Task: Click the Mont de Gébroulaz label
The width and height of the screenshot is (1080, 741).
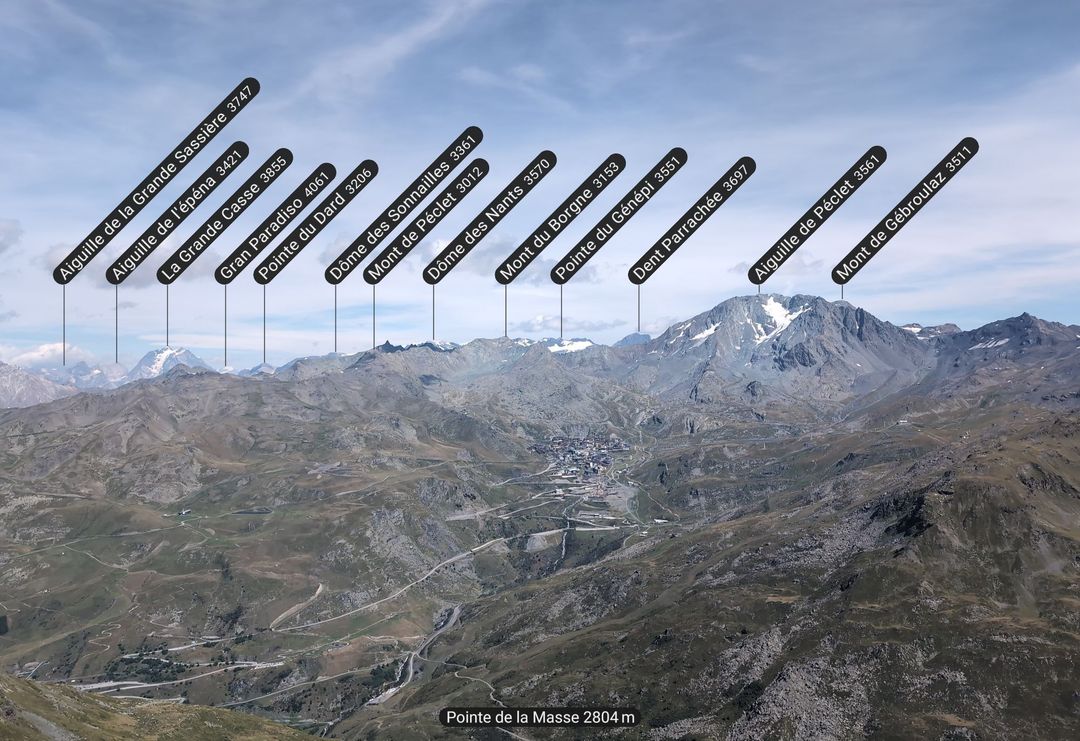Action: pos(905,210)
